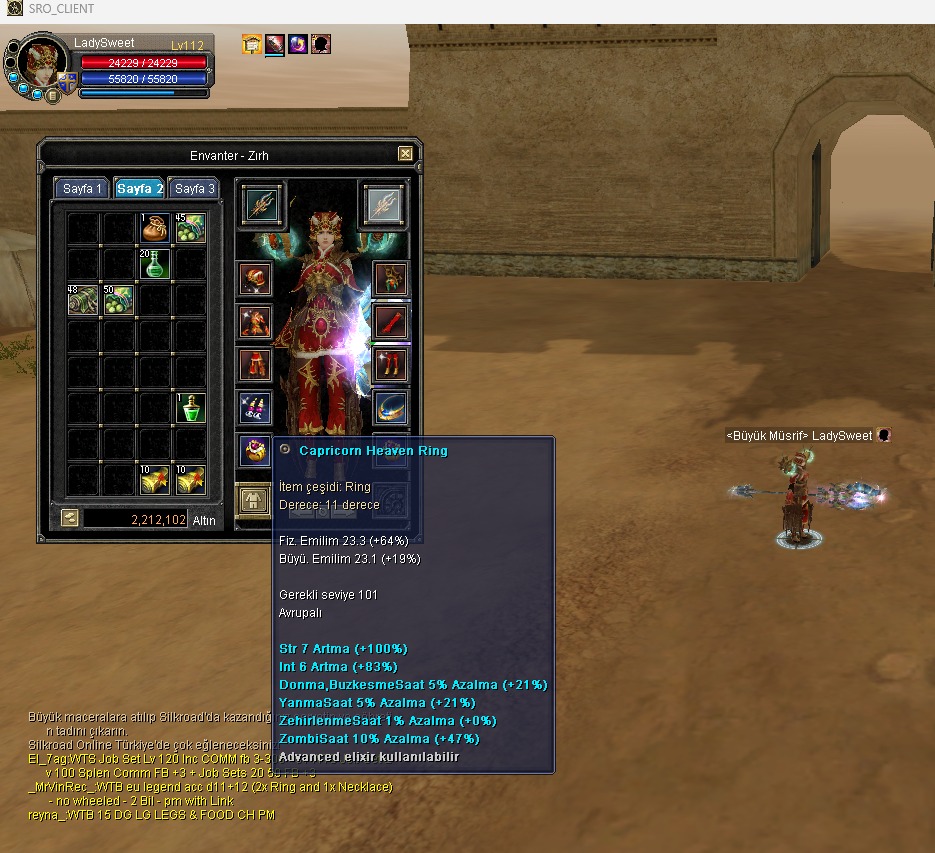Select the brown pouch item slot

click(x=155, y=229)
